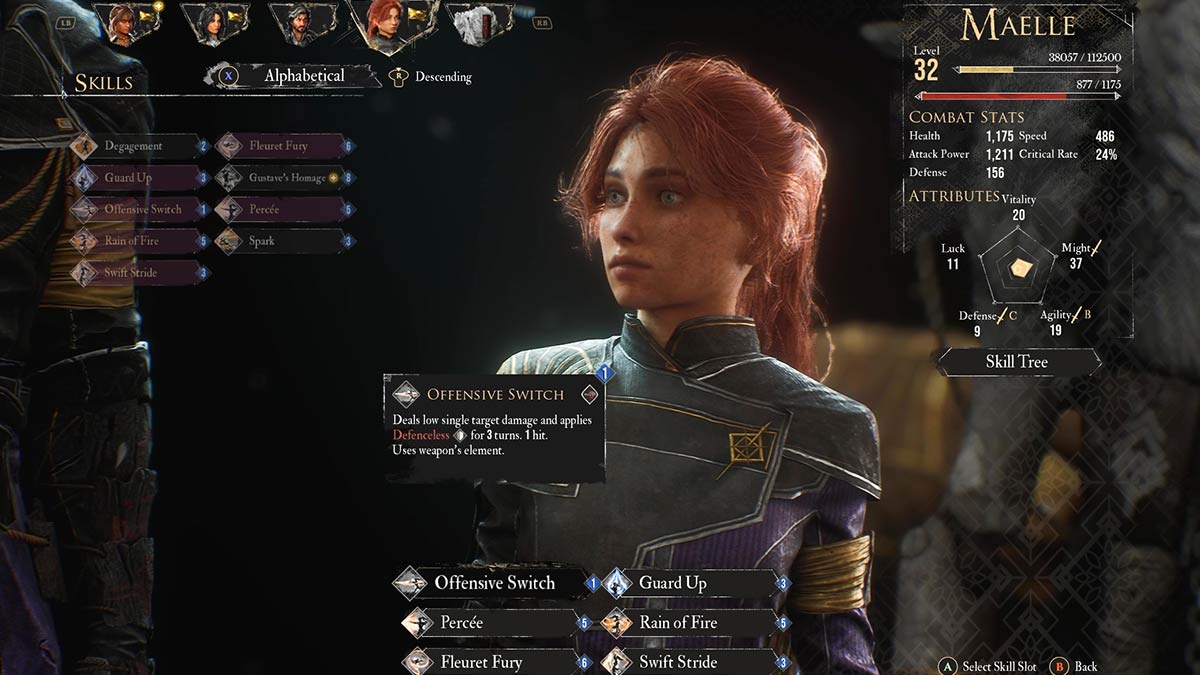Image resolution: width=1200 pixels, height=675 pixels.
Task: Select the equipped Offensive Switch slot at the bottom
Action: click(x=494, y=583)
